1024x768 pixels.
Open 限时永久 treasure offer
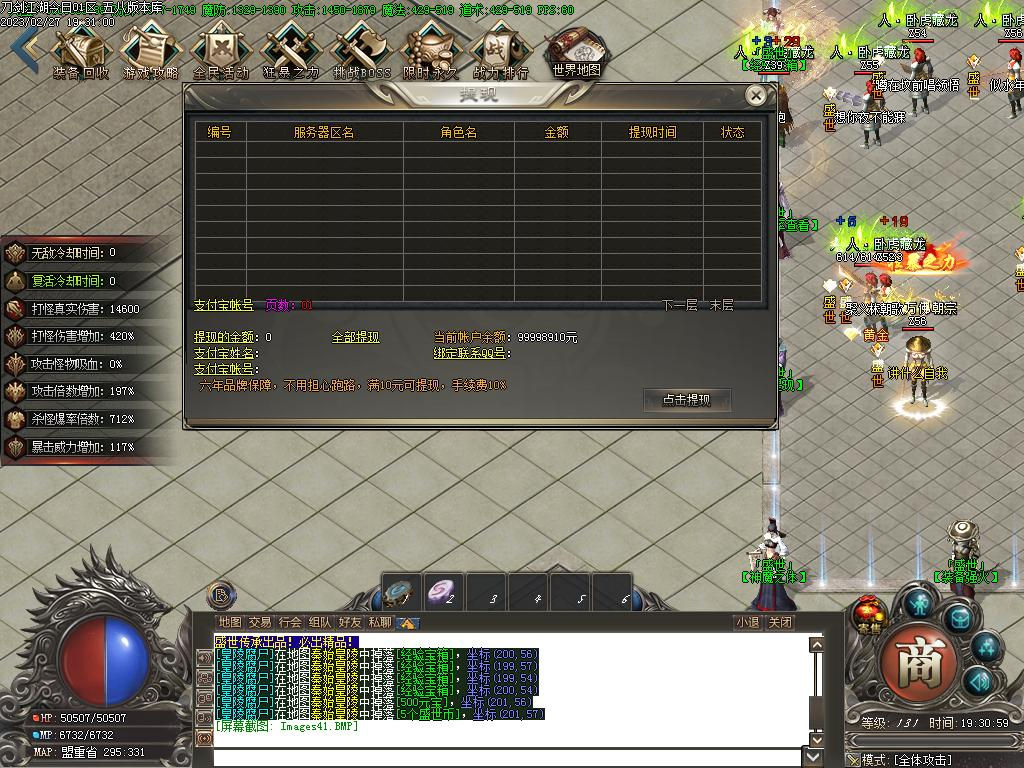[431, 50]
